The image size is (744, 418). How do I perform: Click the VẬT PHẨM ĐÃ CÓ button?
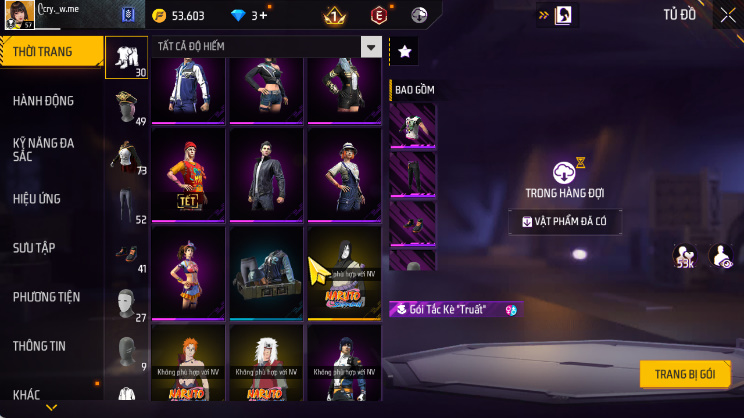click(x=566, y=222)
